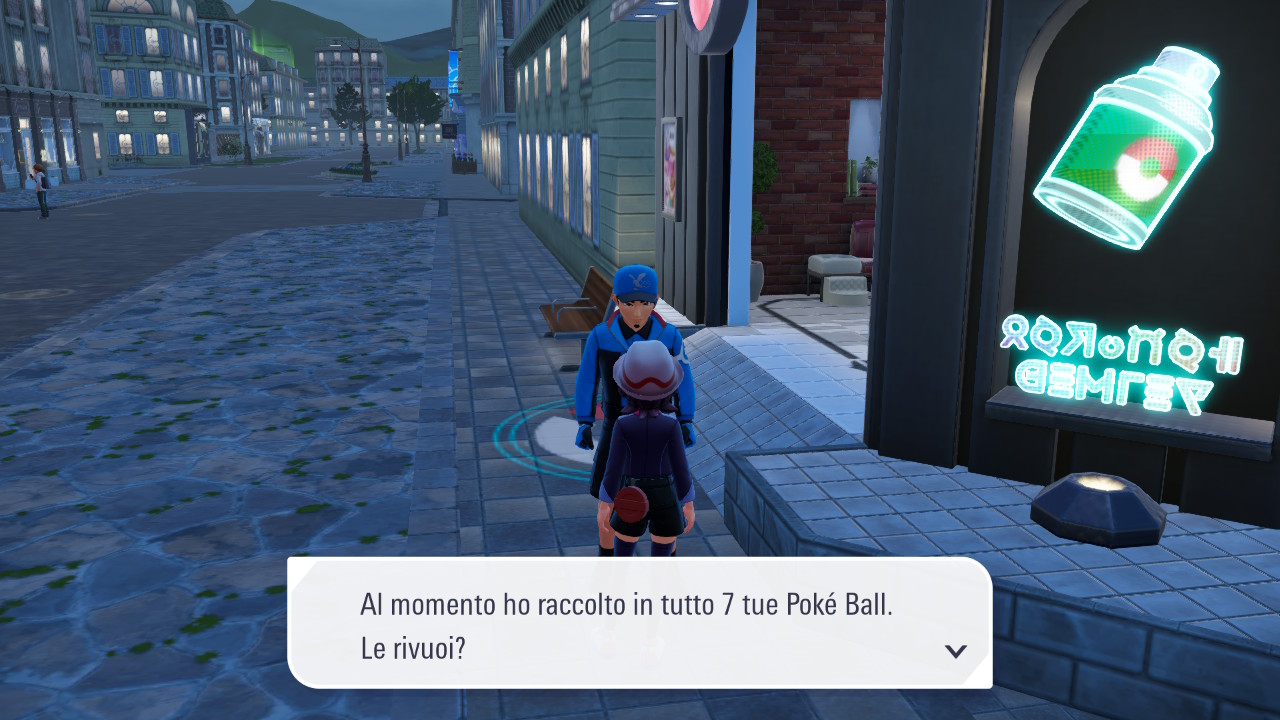Advance dialogue with the down arrow indicator

[x=956, y=651]
